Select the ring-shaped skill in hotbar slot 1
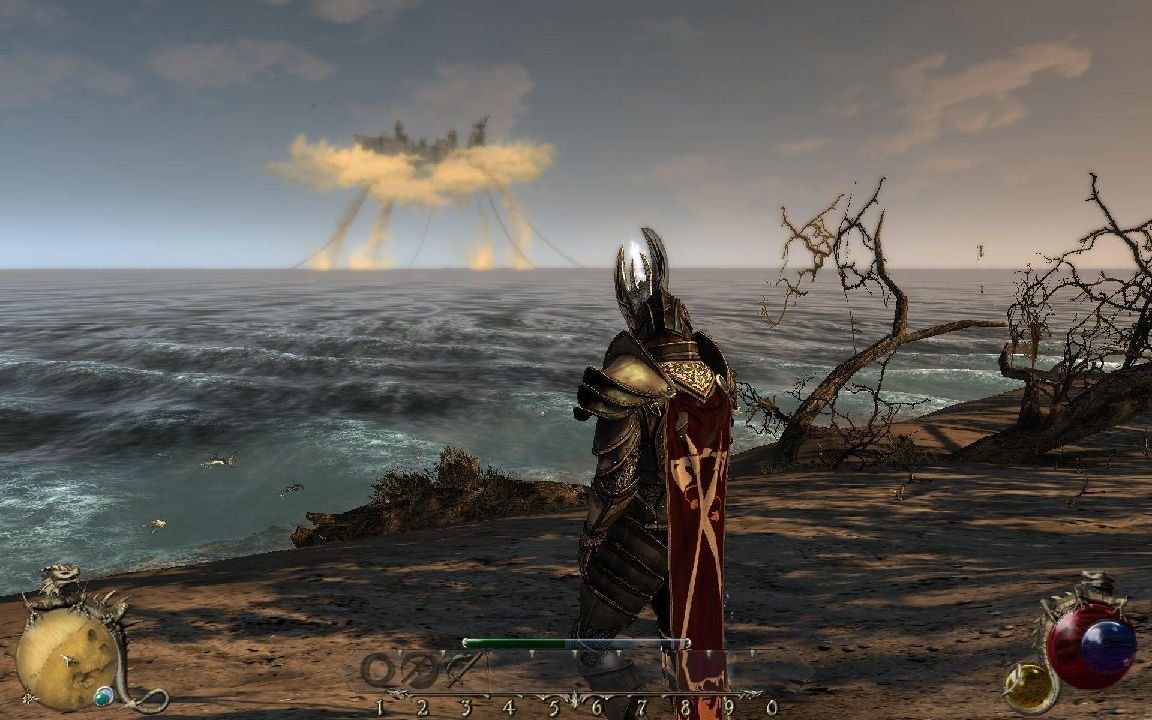 click(x=379, y=669)
